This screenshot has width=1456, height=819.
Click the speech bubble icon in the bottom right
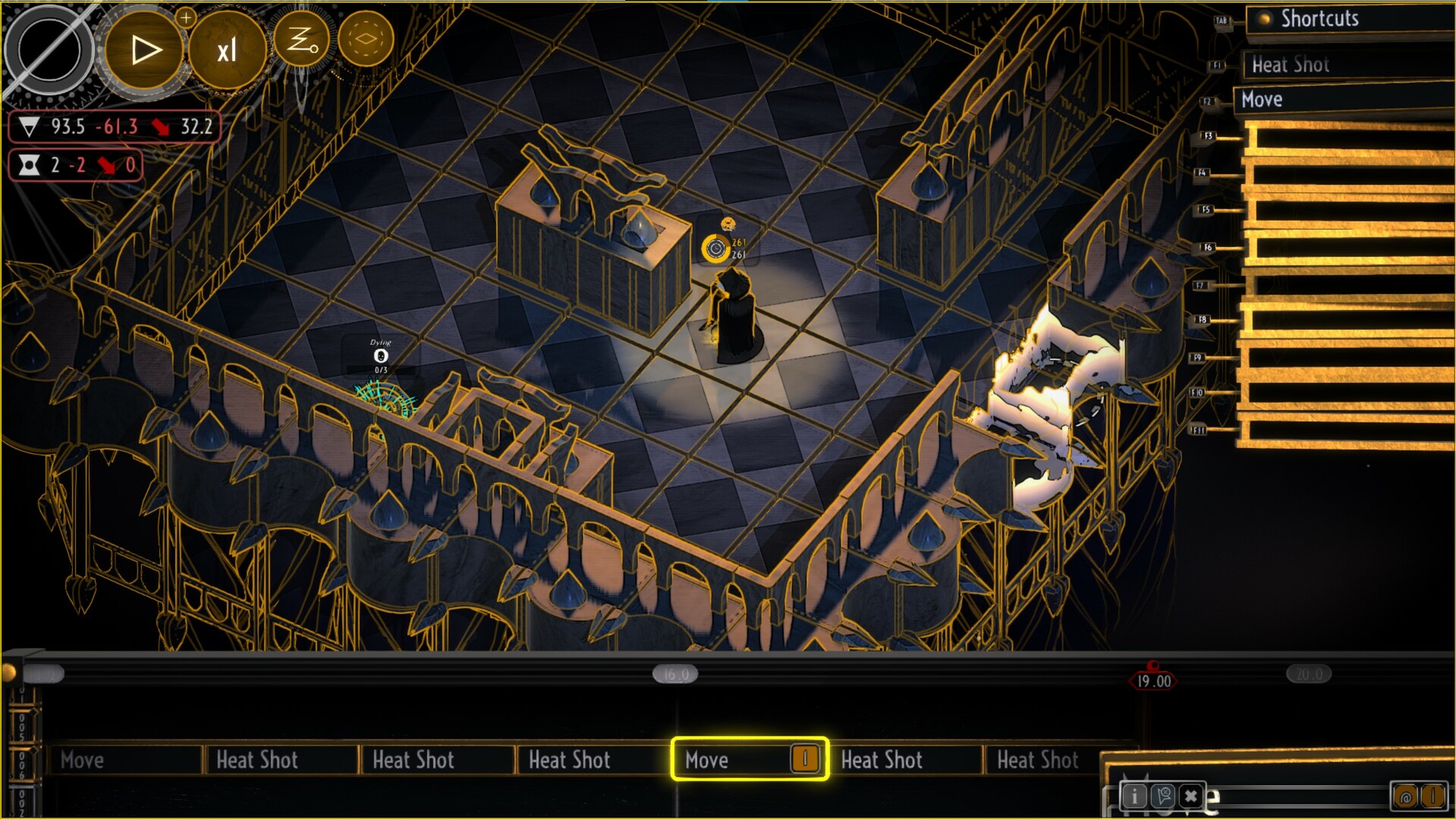[x=1165, y=796]
